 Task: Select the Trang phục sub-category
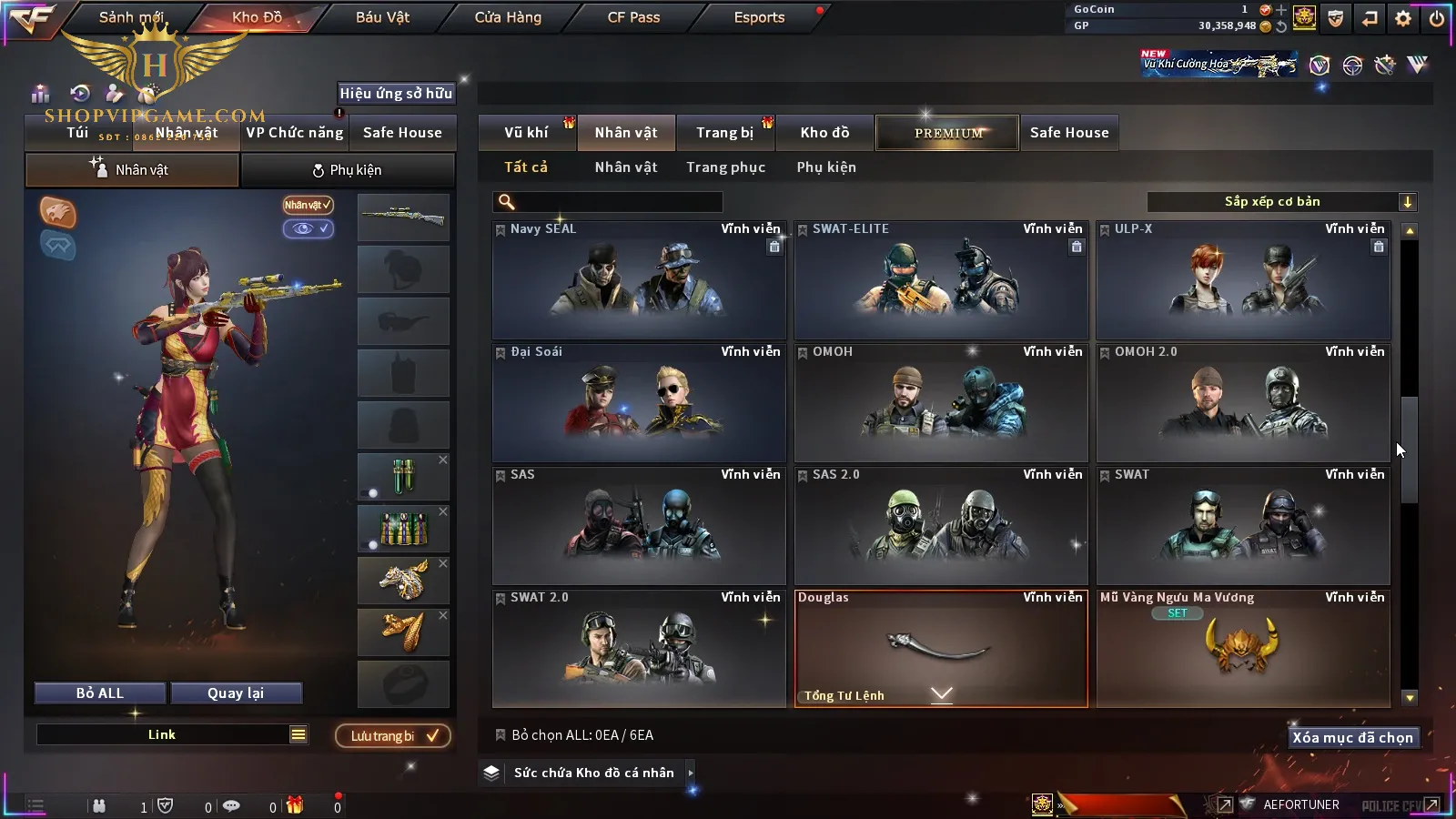(x=725, y=167)
